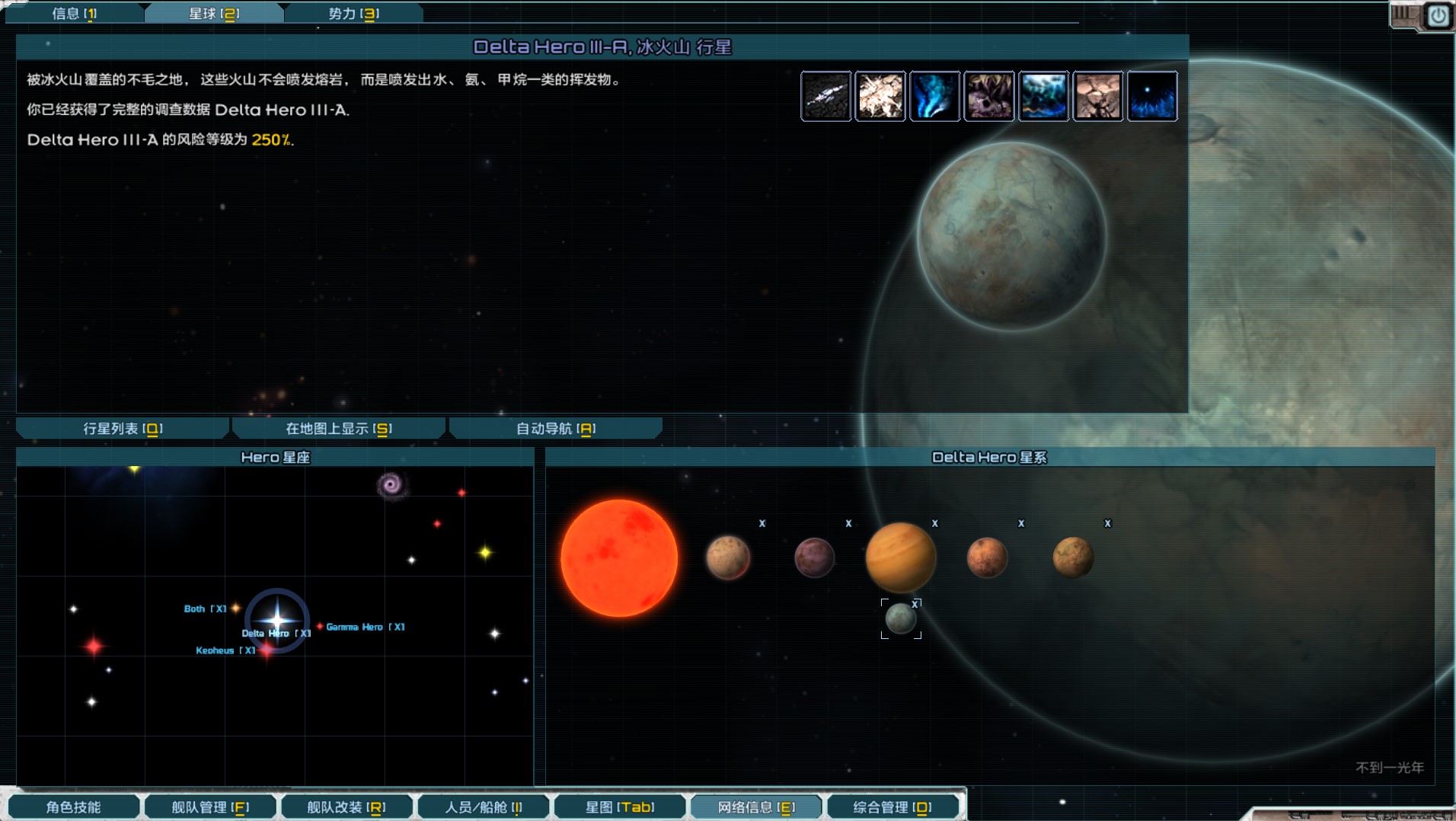Switch to 人员/船舱 cargo tab
This screenshot has width=1456, height=821.
point(484,807)
